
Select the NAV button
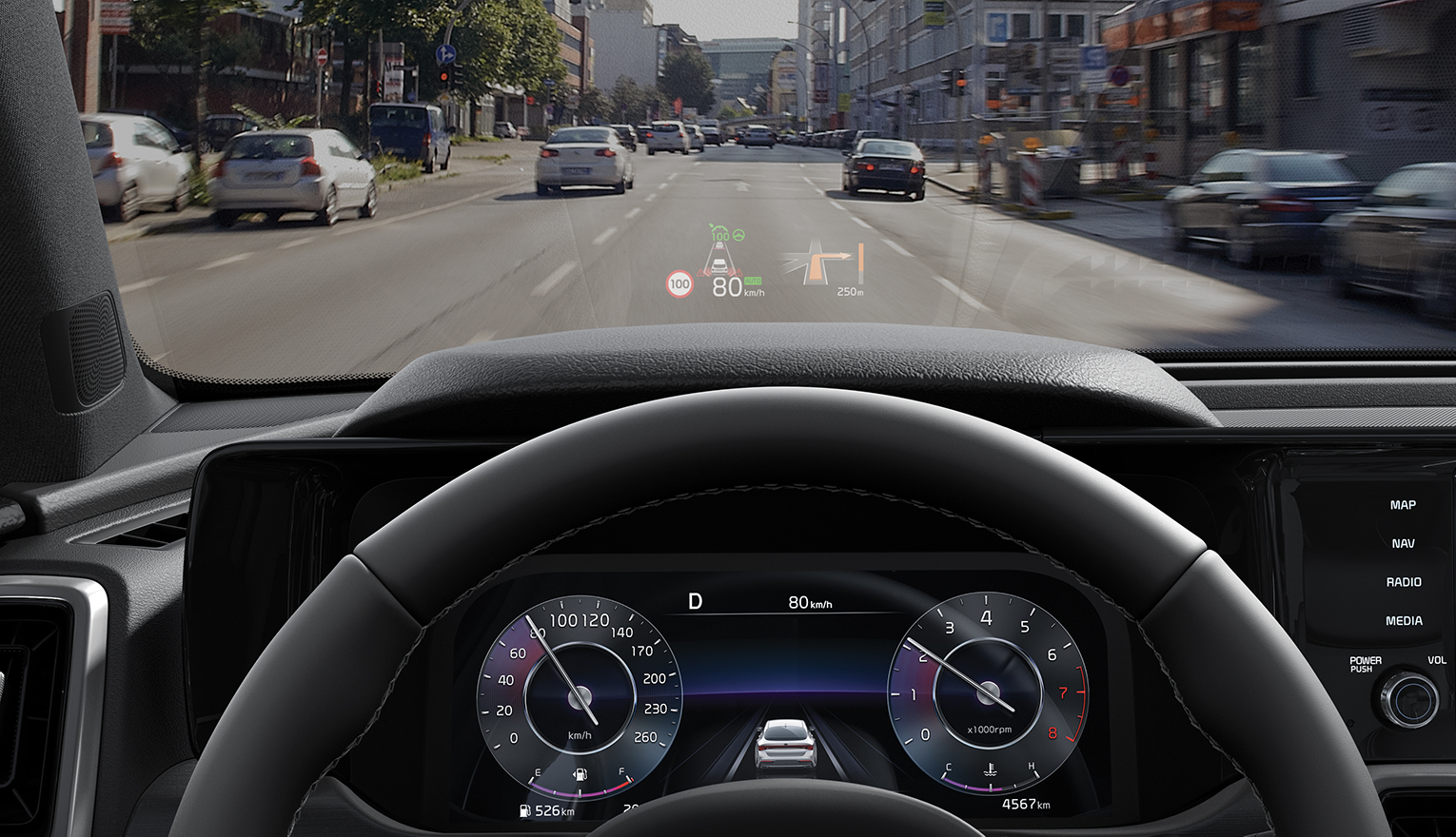[1403, 544]
